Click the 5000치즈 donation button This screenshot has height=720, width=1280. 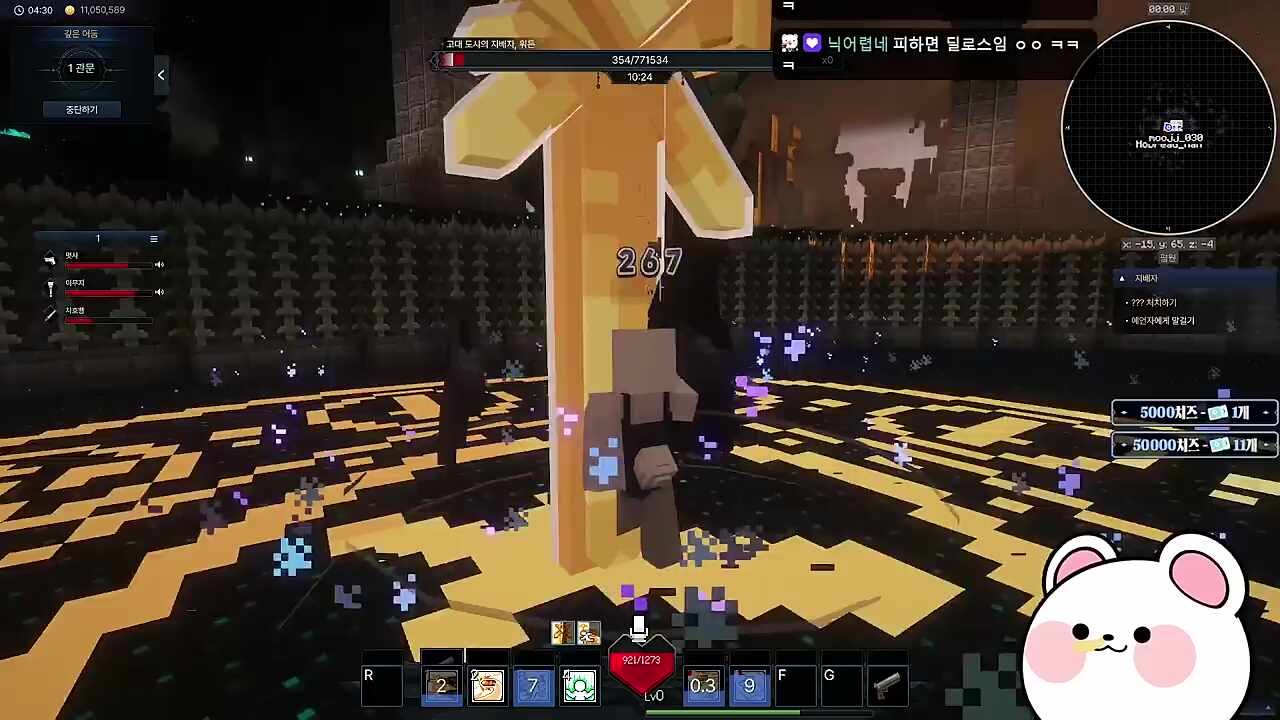(1195, 412)
